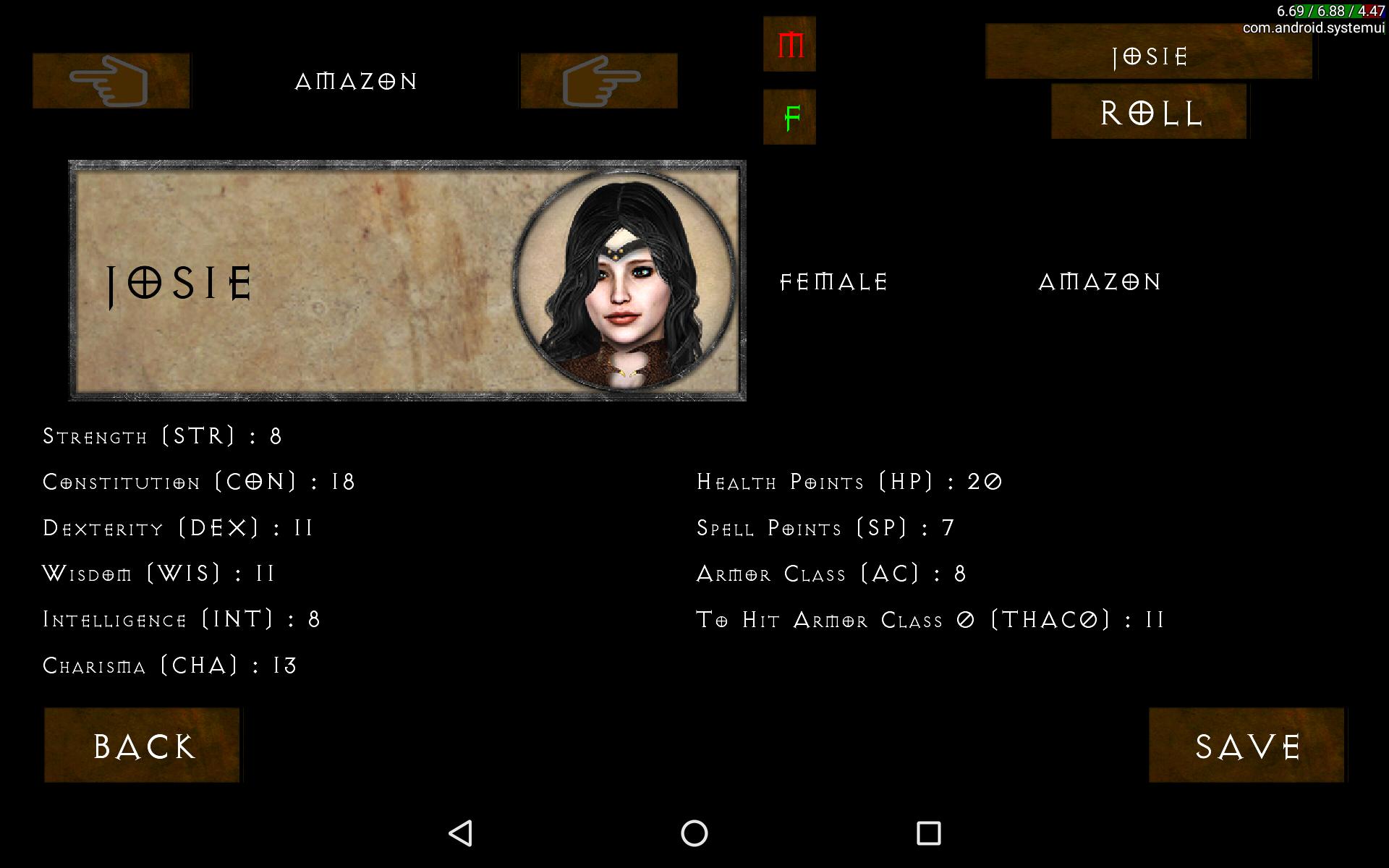Edit the Josie name field
The width and height of the screenshot is (1389, 868).
(1149, 52)
